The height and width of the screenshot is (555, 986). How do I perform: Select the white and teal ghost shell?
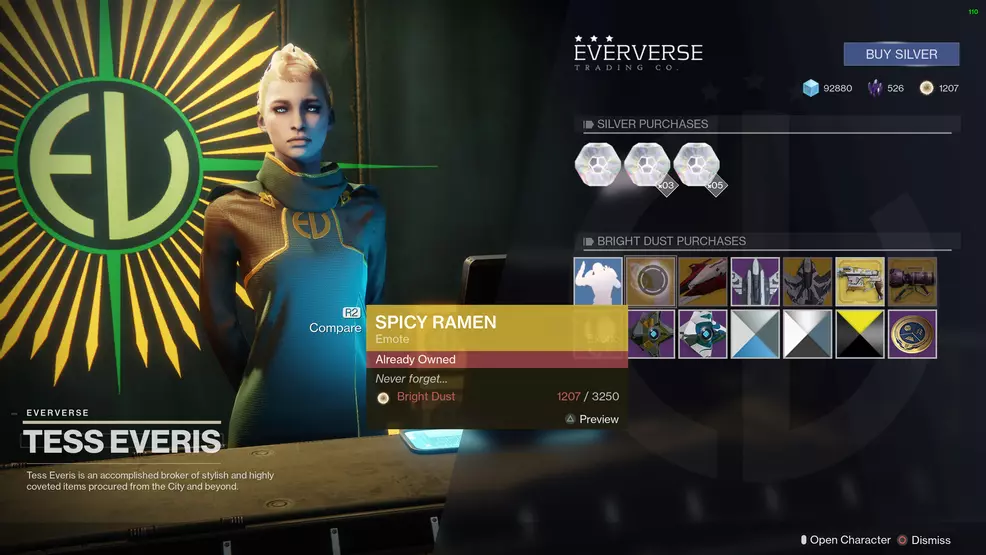tap(702, 334)
